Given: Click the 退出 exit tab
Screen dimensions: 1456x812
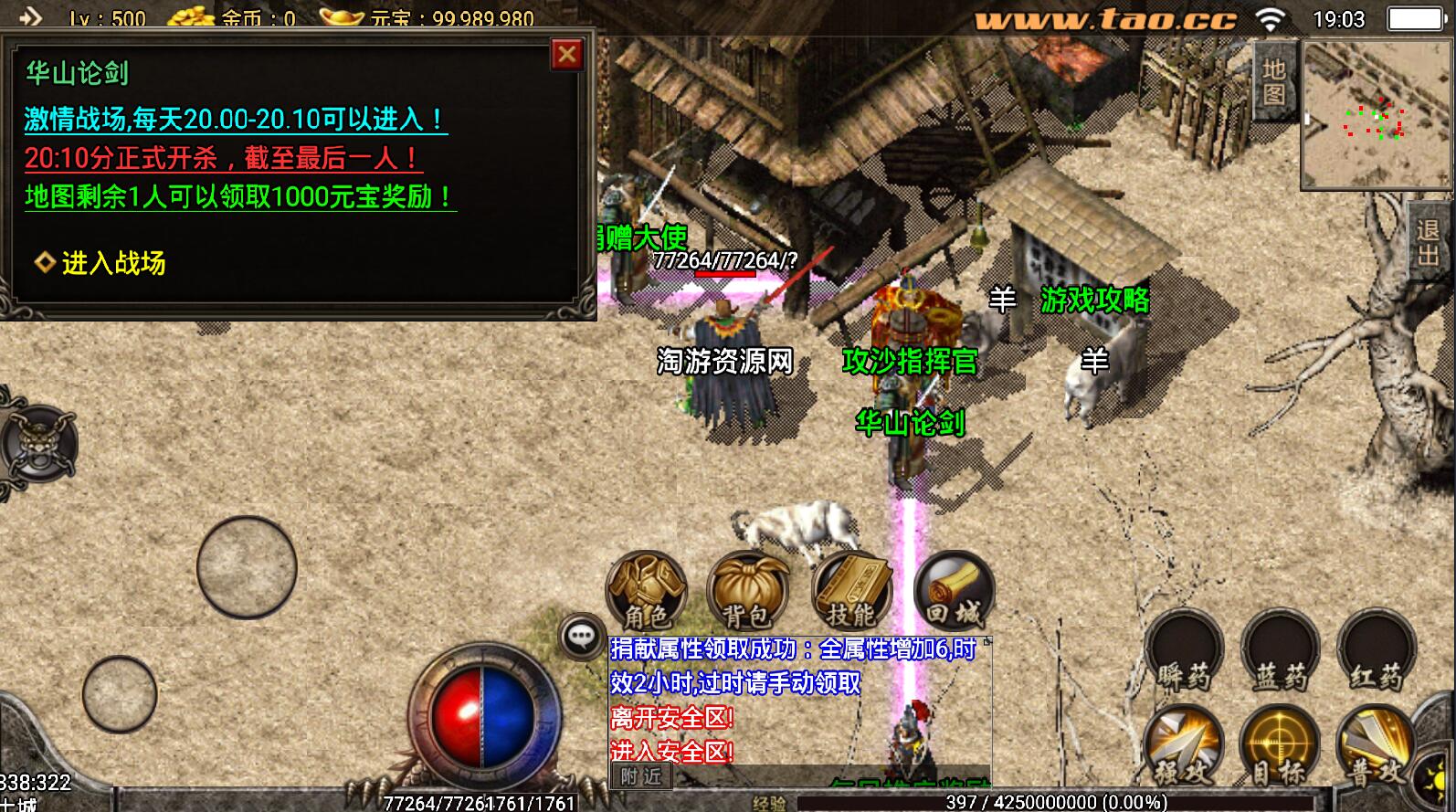Looking at the screenshot, I should click(1429, 242).
